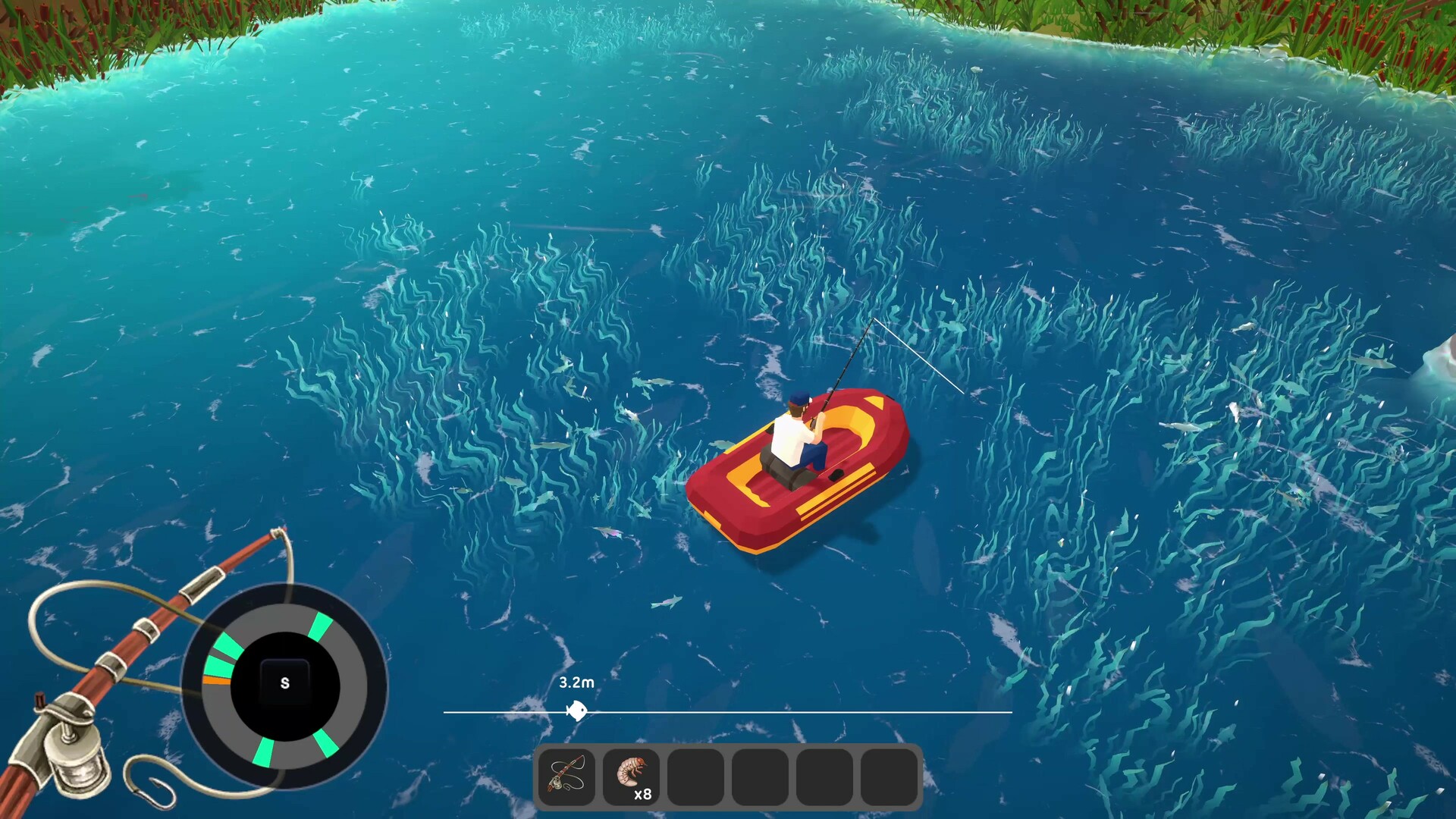
Task: Click the orange segment on the casting wheel
Action: click(x=217, y=680)
